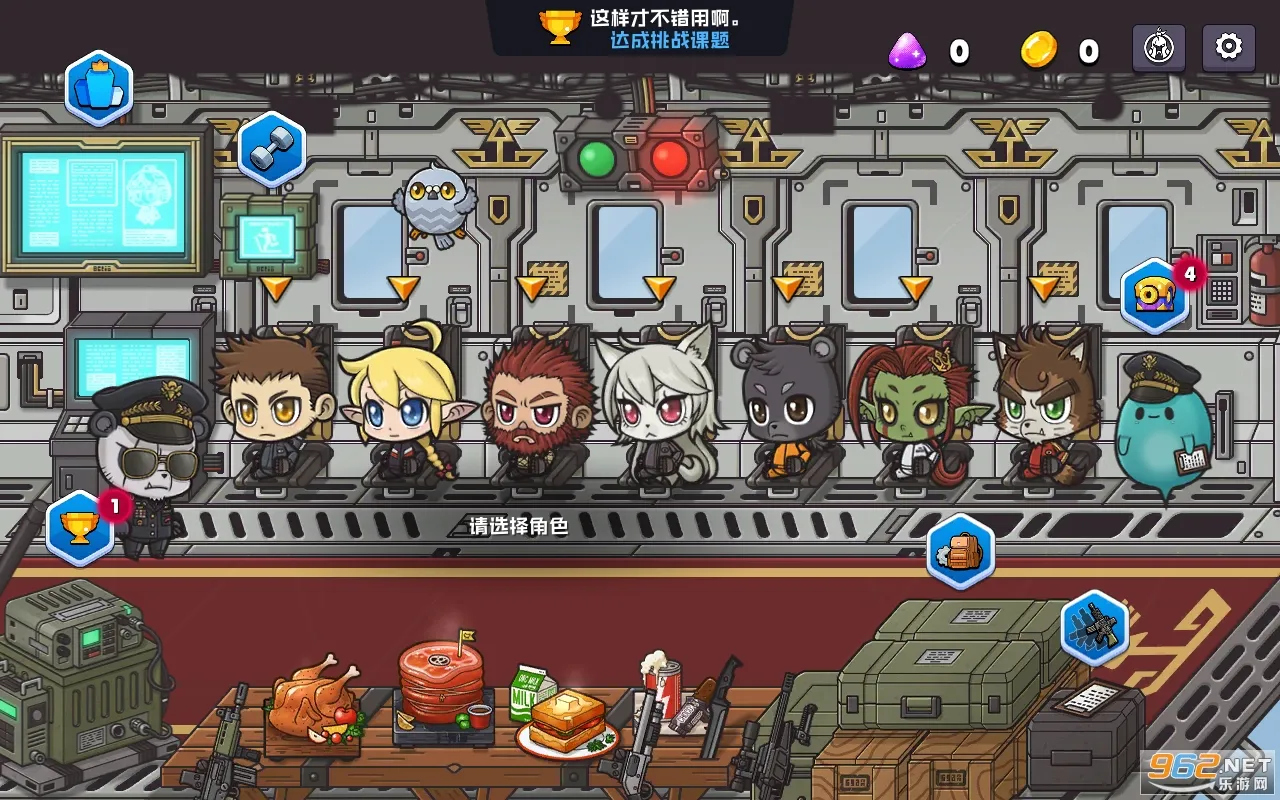Select the black bear character
The image size is (1280, 800).
783,408
